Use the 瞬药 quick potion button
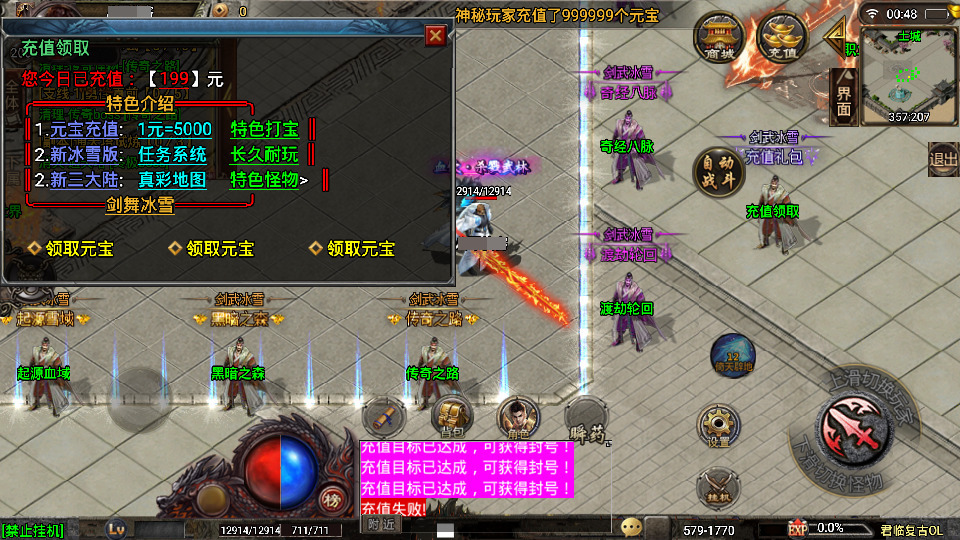This screenshot has width=960, height=540. point(585,419)
